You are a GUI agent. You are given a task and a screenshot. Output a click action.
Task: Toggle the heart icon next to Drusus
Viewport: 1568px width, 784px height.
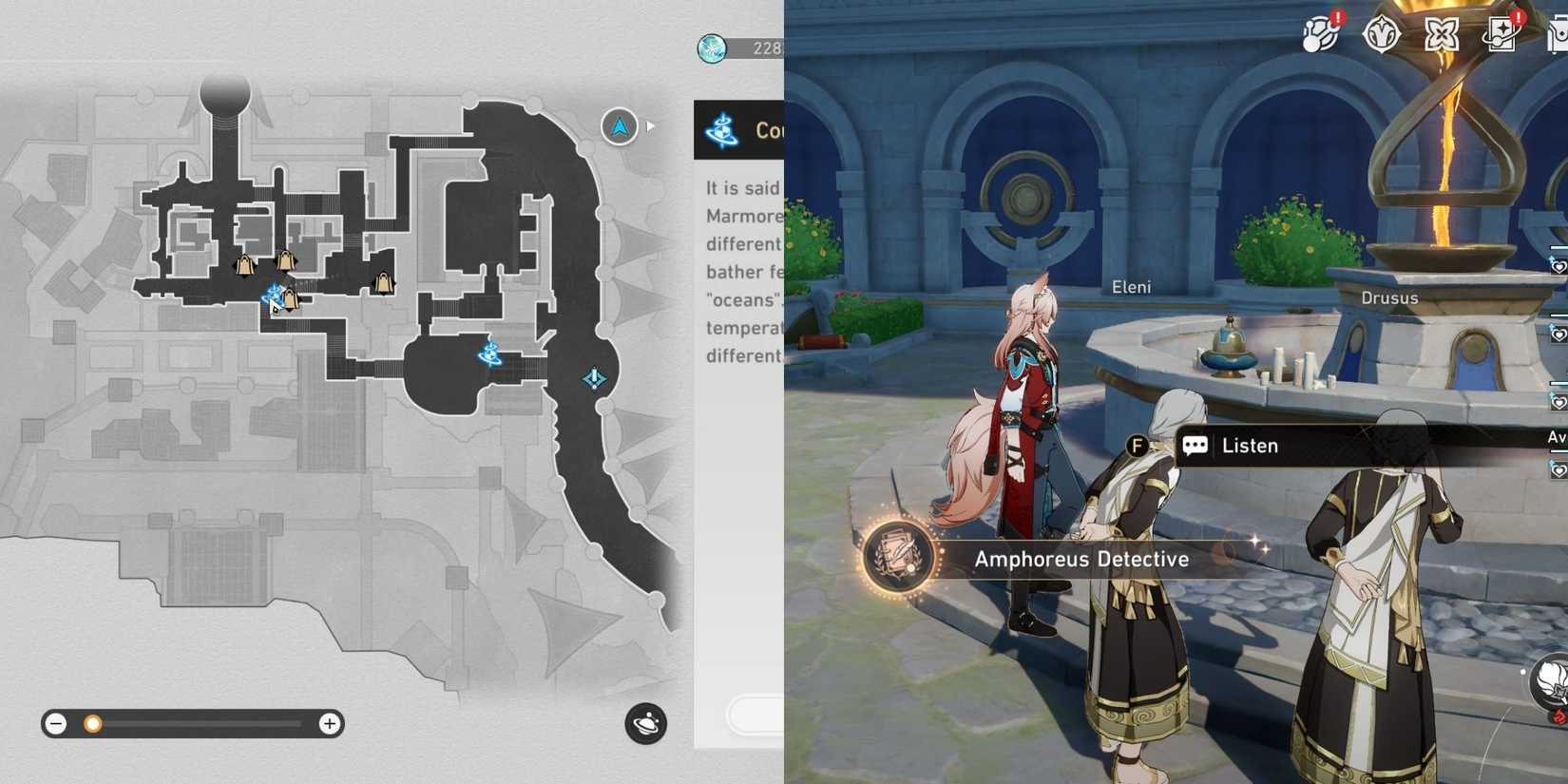pyautogui.click(x=1559, y=268)
